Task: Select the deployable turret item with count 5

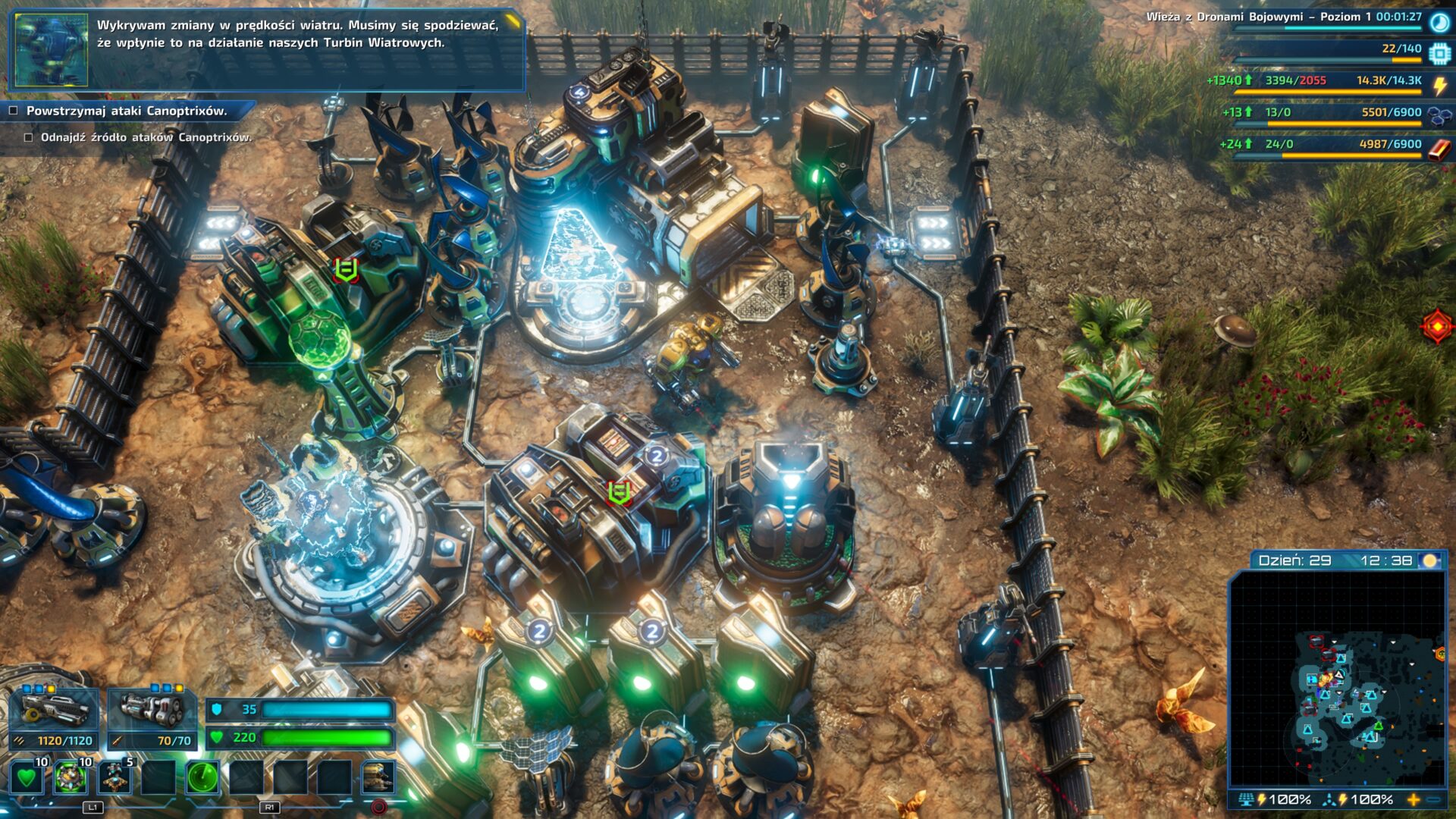Action: click(115, 777)
